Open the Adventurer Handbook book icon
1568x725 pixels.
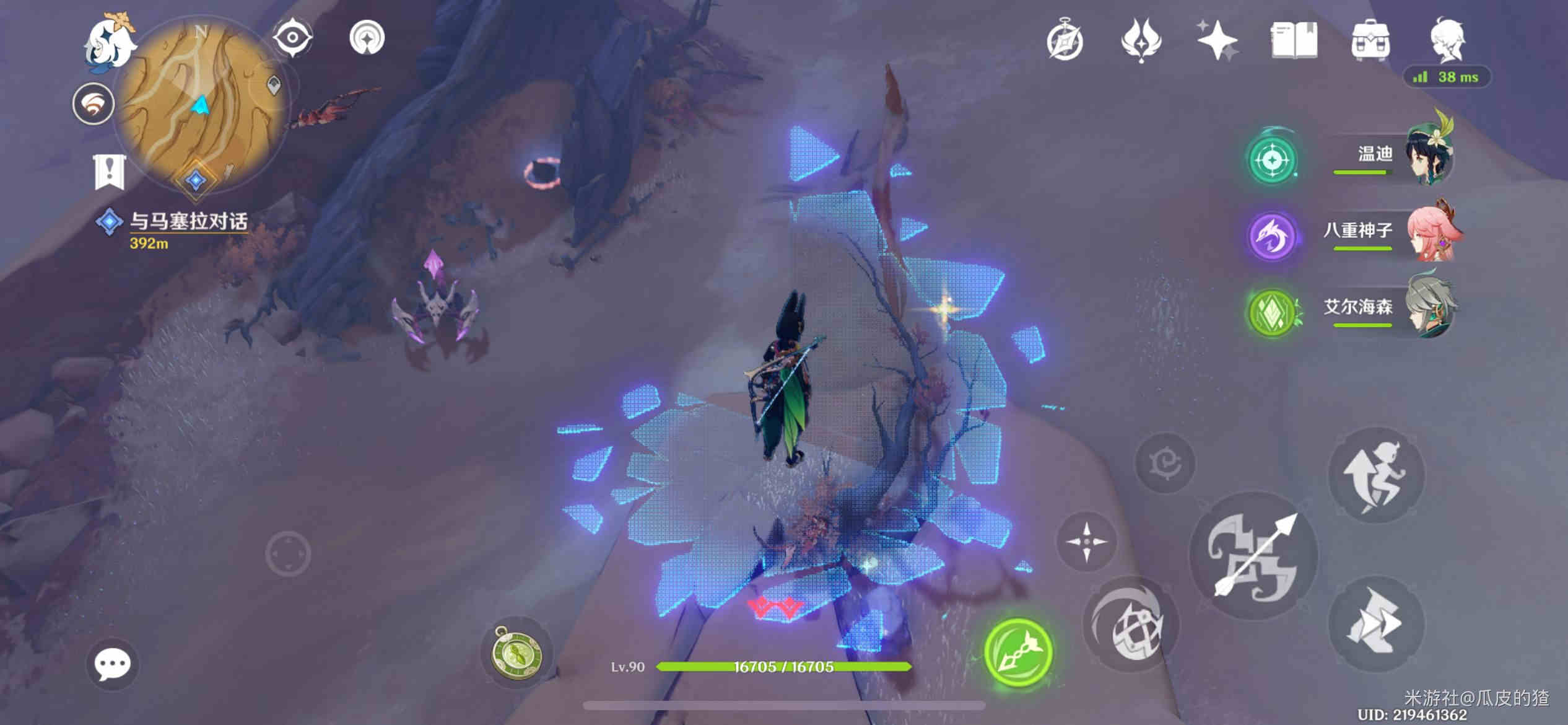[1294, 41]
